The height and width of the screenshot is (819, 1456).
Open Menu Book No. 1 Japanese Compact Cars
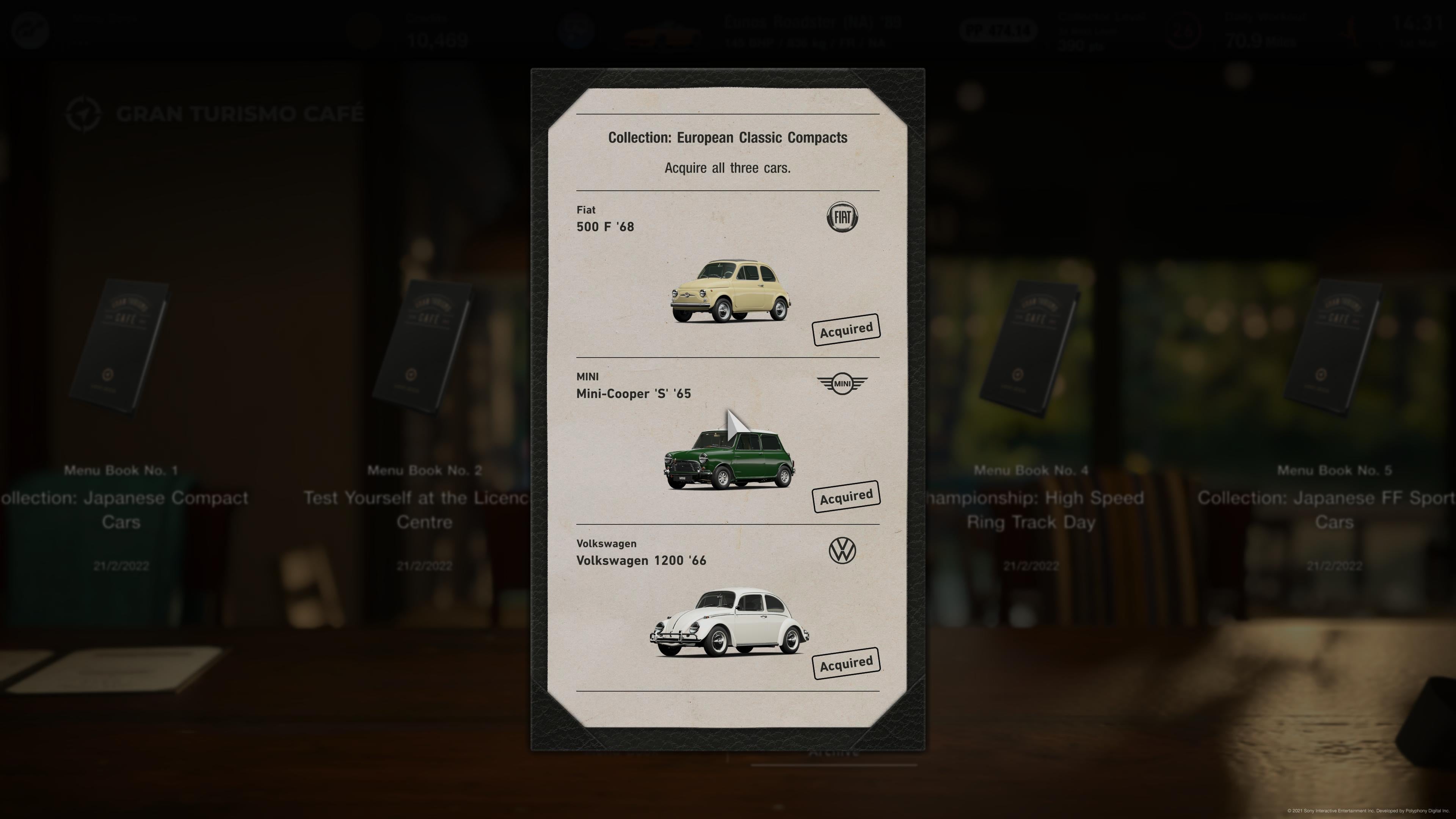(121, 348)
